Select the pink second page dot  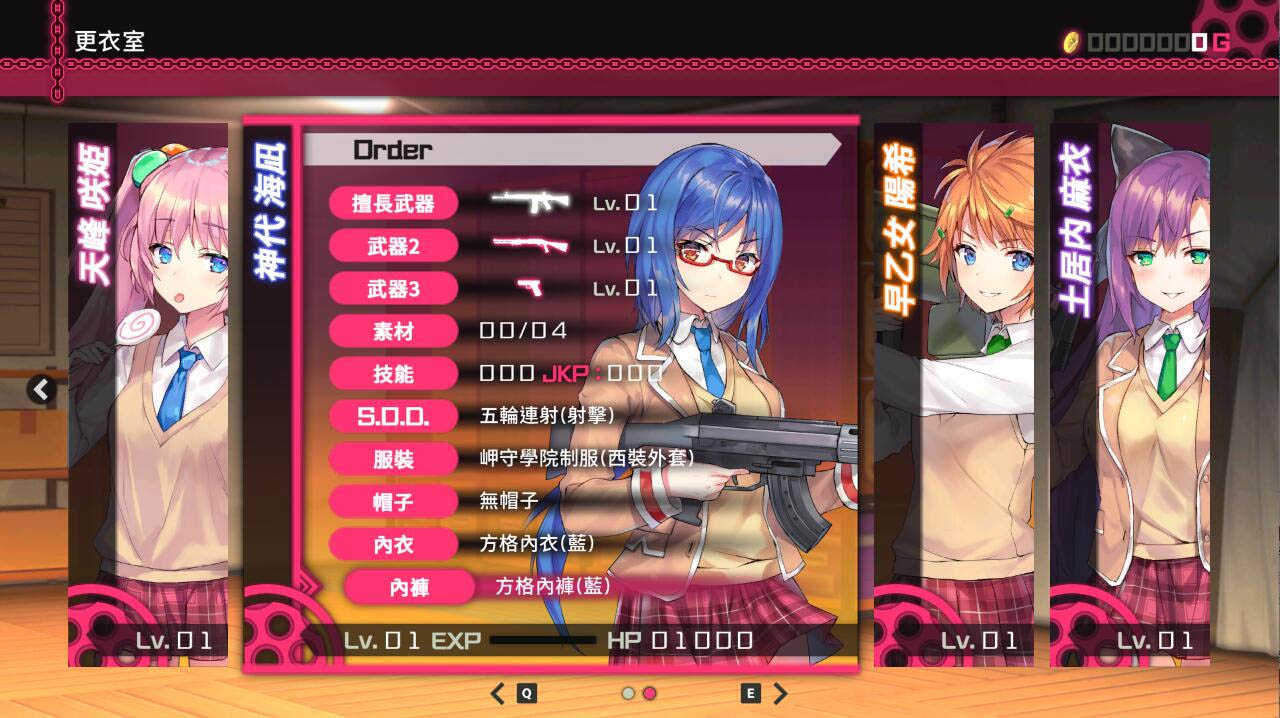pyautogui.click(x=649, y=693)
